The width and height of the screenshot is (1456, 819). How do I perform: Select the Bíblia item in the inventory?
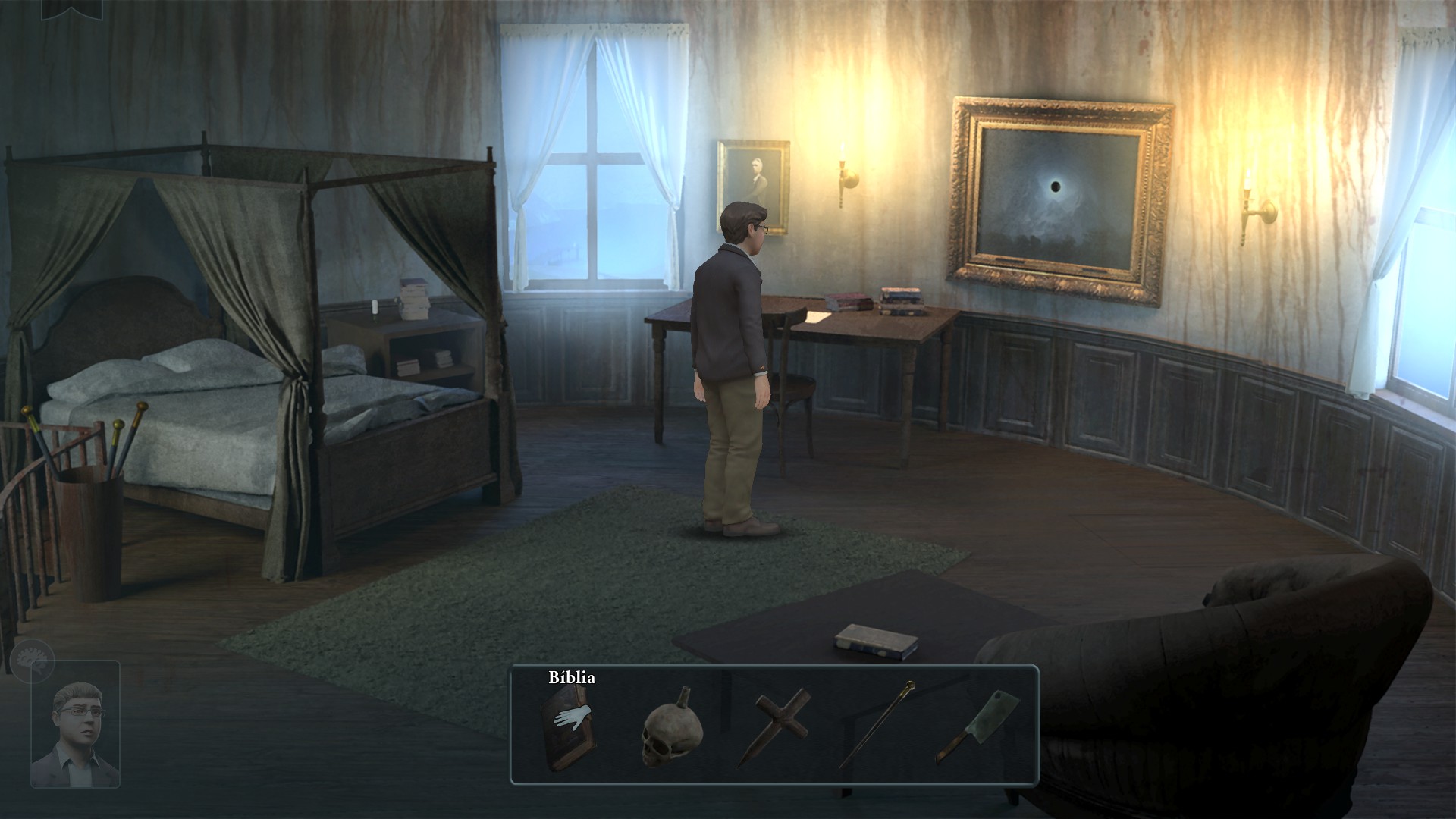click(x=567, y=726)
